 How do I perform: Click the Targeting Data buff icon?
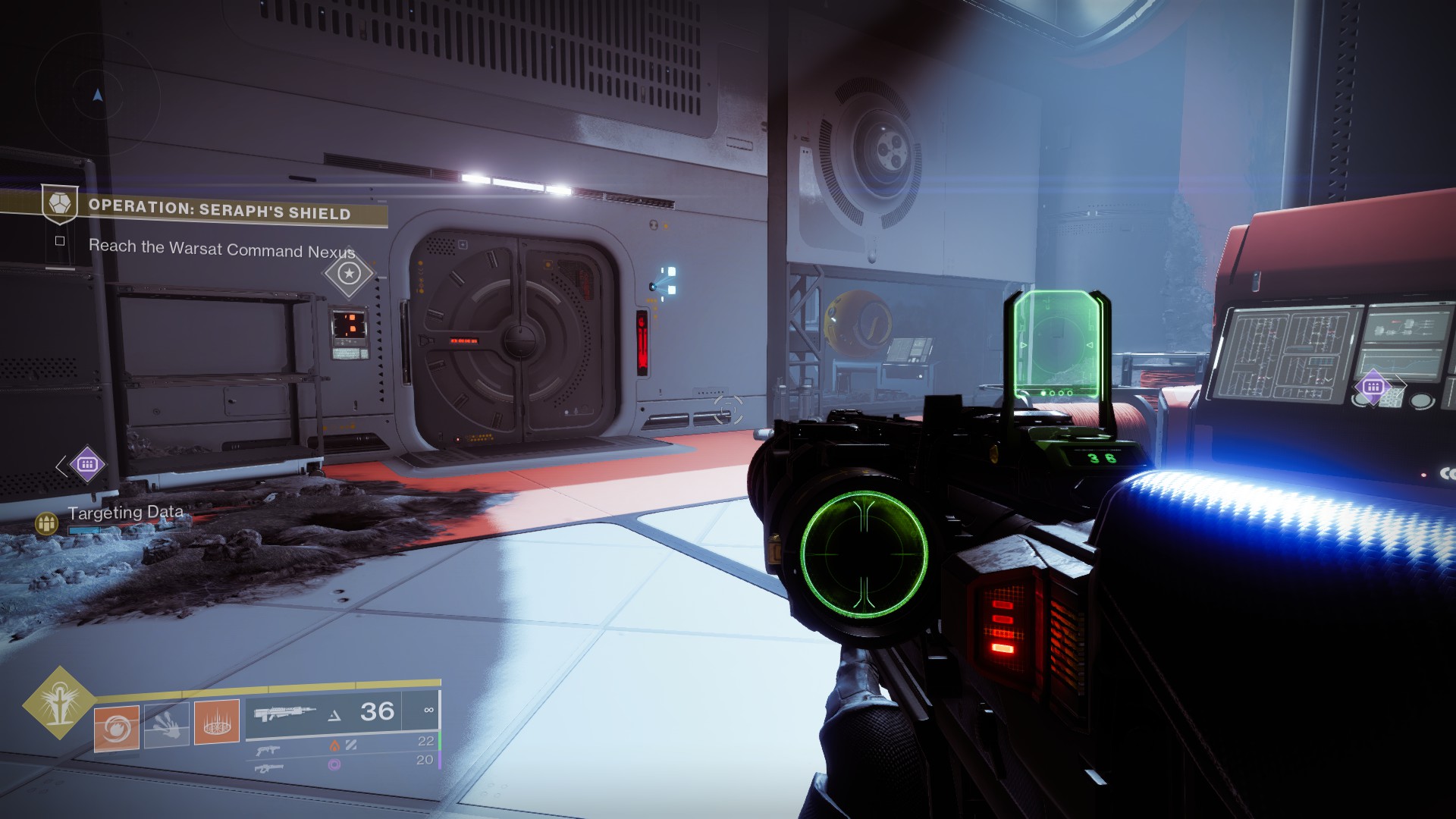(x=45, y=525)
